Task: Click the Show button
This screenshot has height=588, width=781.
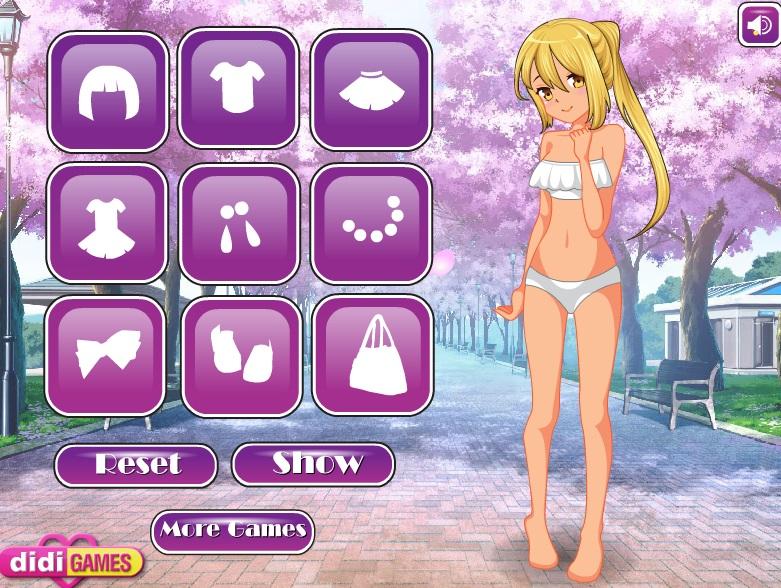Action: coord(314,464)
